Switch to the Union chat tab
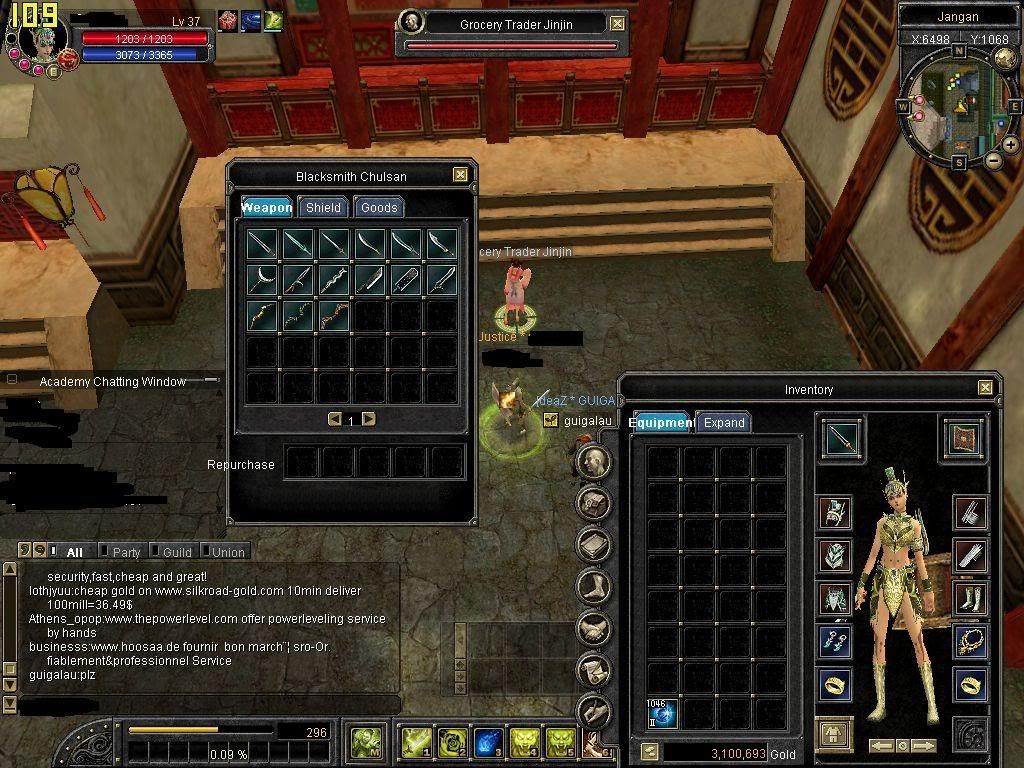Viewport: 1024px width, 768px height. [x=227, y=552]
